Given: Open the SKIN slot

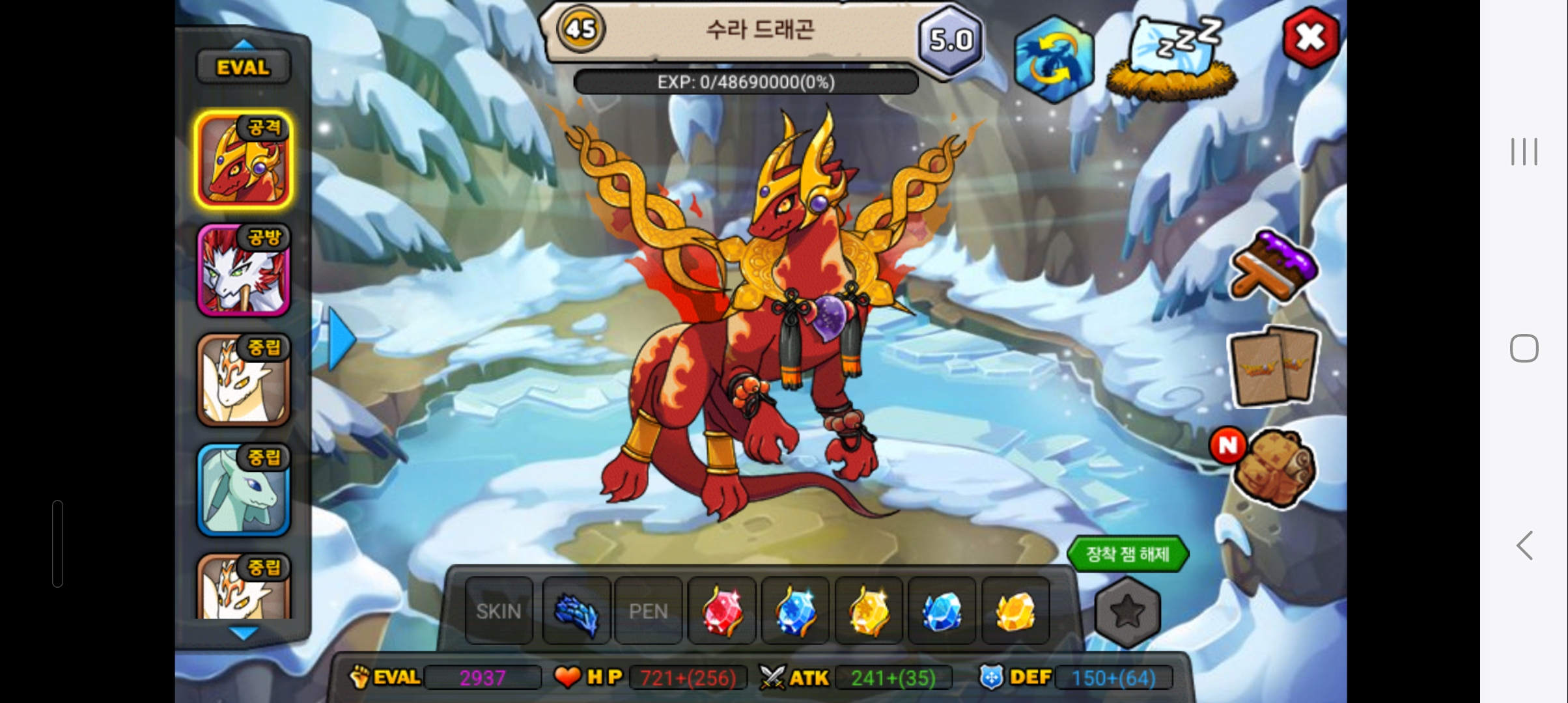Looking at the screenshot, I should click(x=499, y=611).
